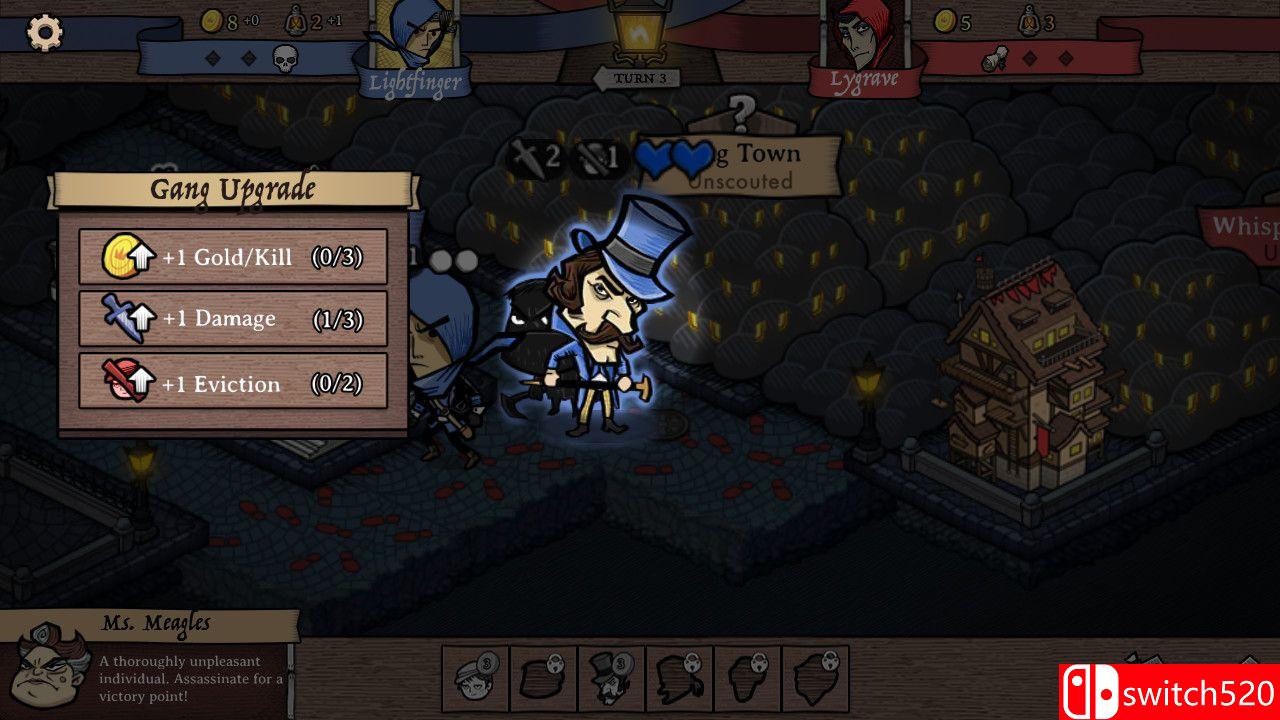Hire the flat-cap urchin recruit

coord(475,679)
